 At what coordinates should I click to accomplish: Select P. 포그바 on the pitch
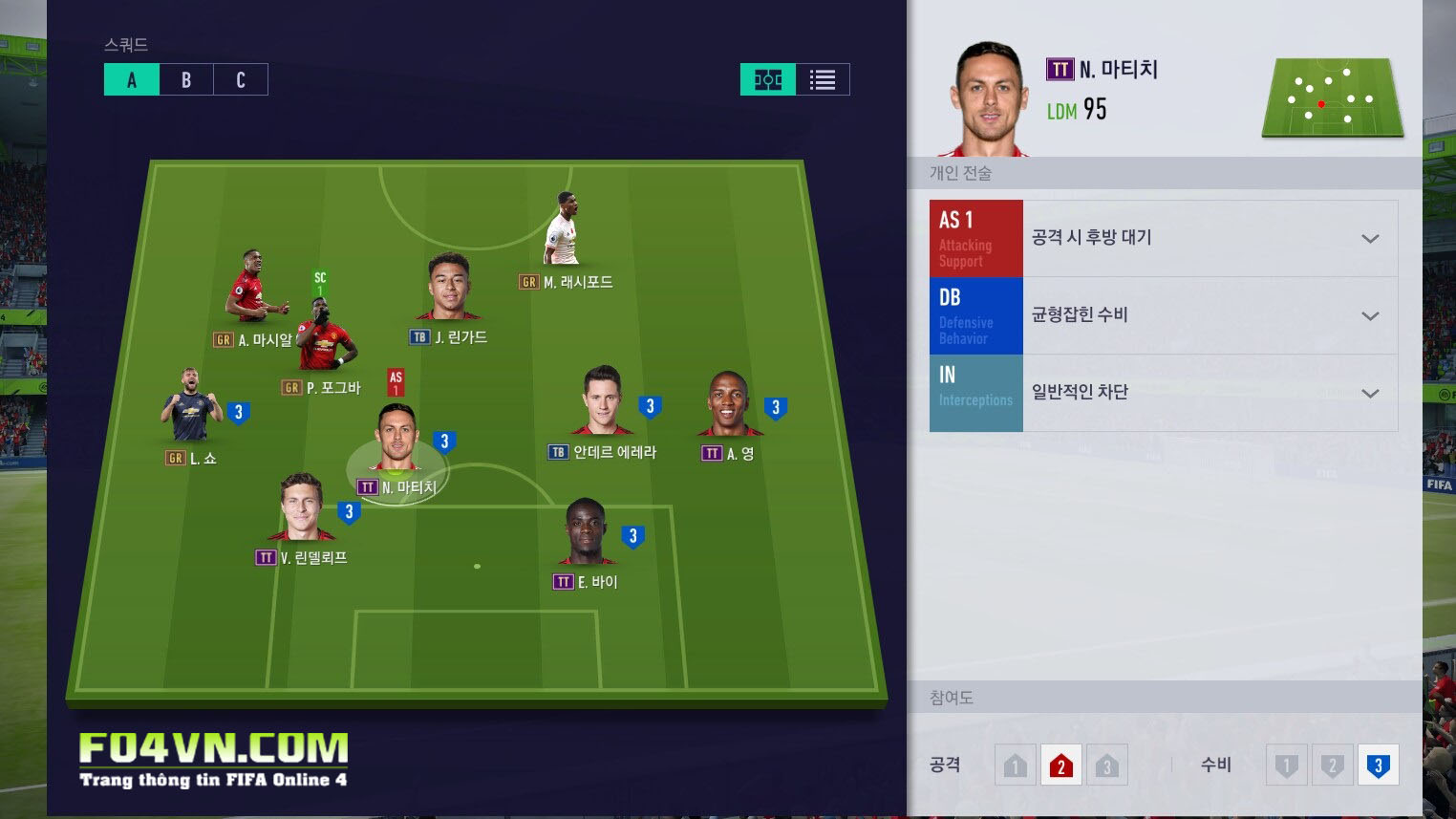pos(324,336)
